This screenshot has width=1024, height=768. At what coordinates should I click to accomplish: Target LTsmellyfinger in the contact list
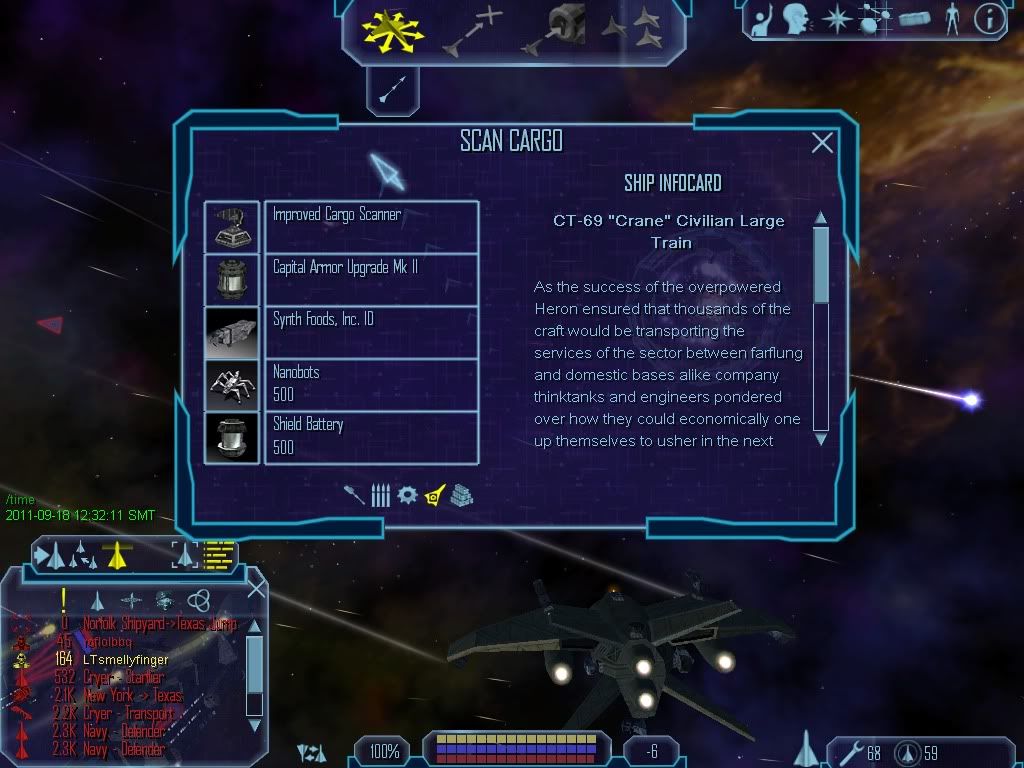tap(126, 660)
